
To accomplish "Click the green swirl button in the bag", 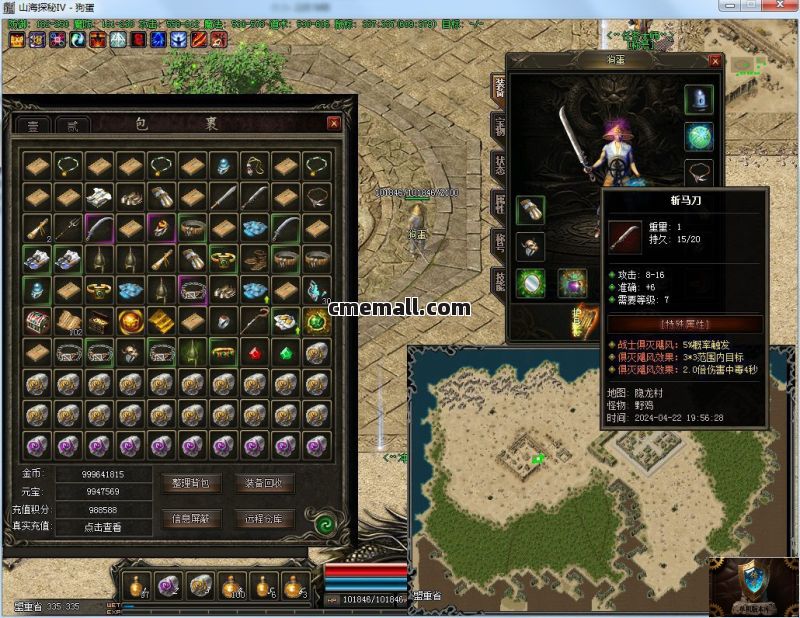I will (x=324, y=523).
